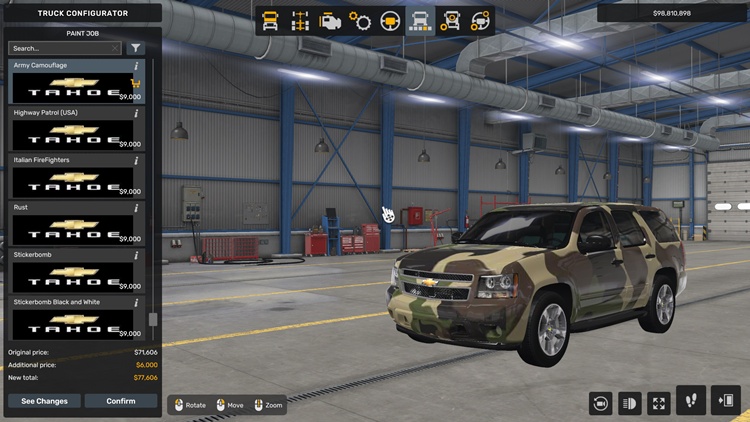Exit the configurator via the door icon
The height and width of the screenshot is (422, 750).
click(725, 400)
